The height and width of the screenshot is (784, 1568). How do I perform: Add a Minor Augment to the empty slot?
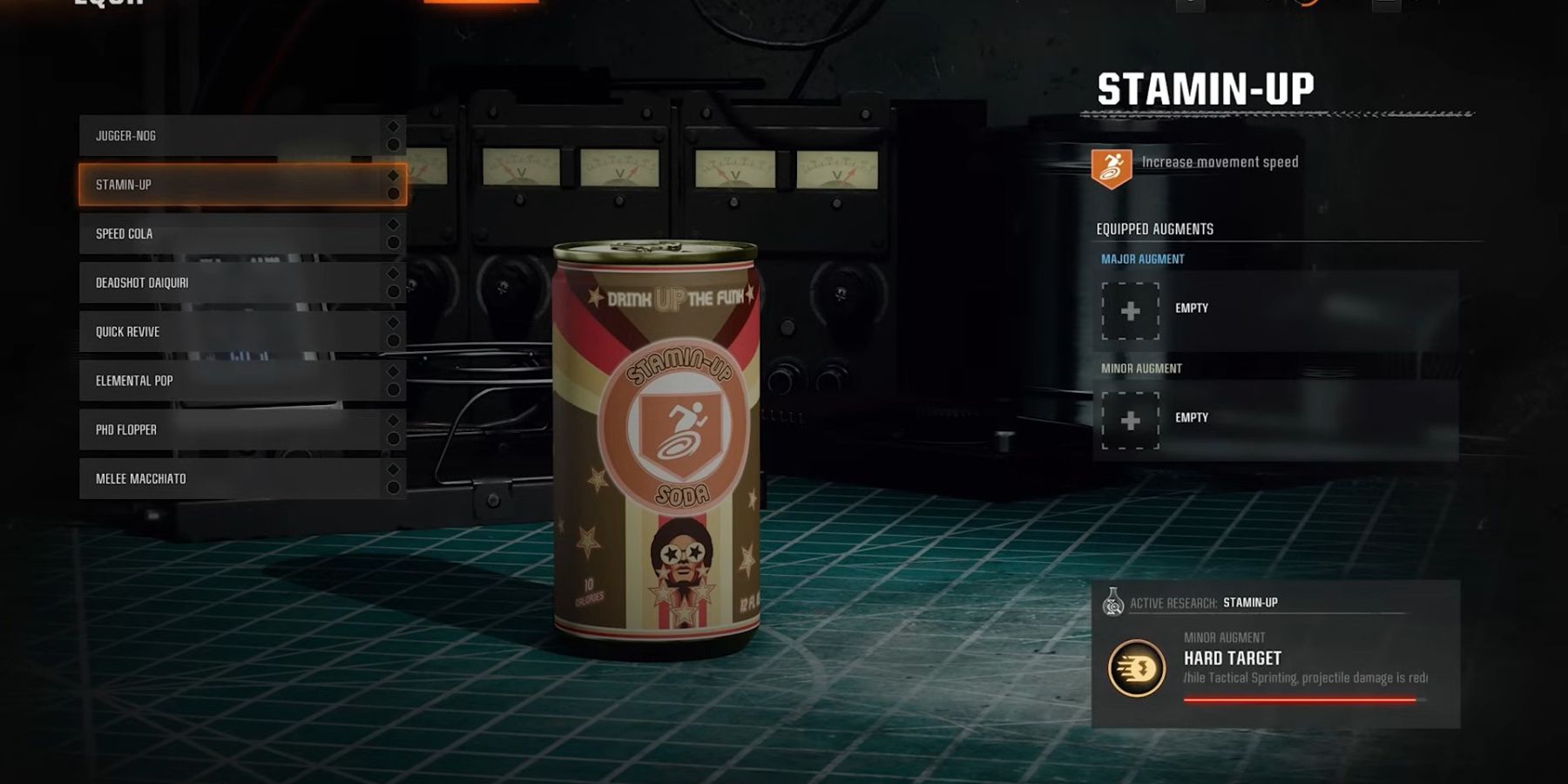coord(1130,420)
